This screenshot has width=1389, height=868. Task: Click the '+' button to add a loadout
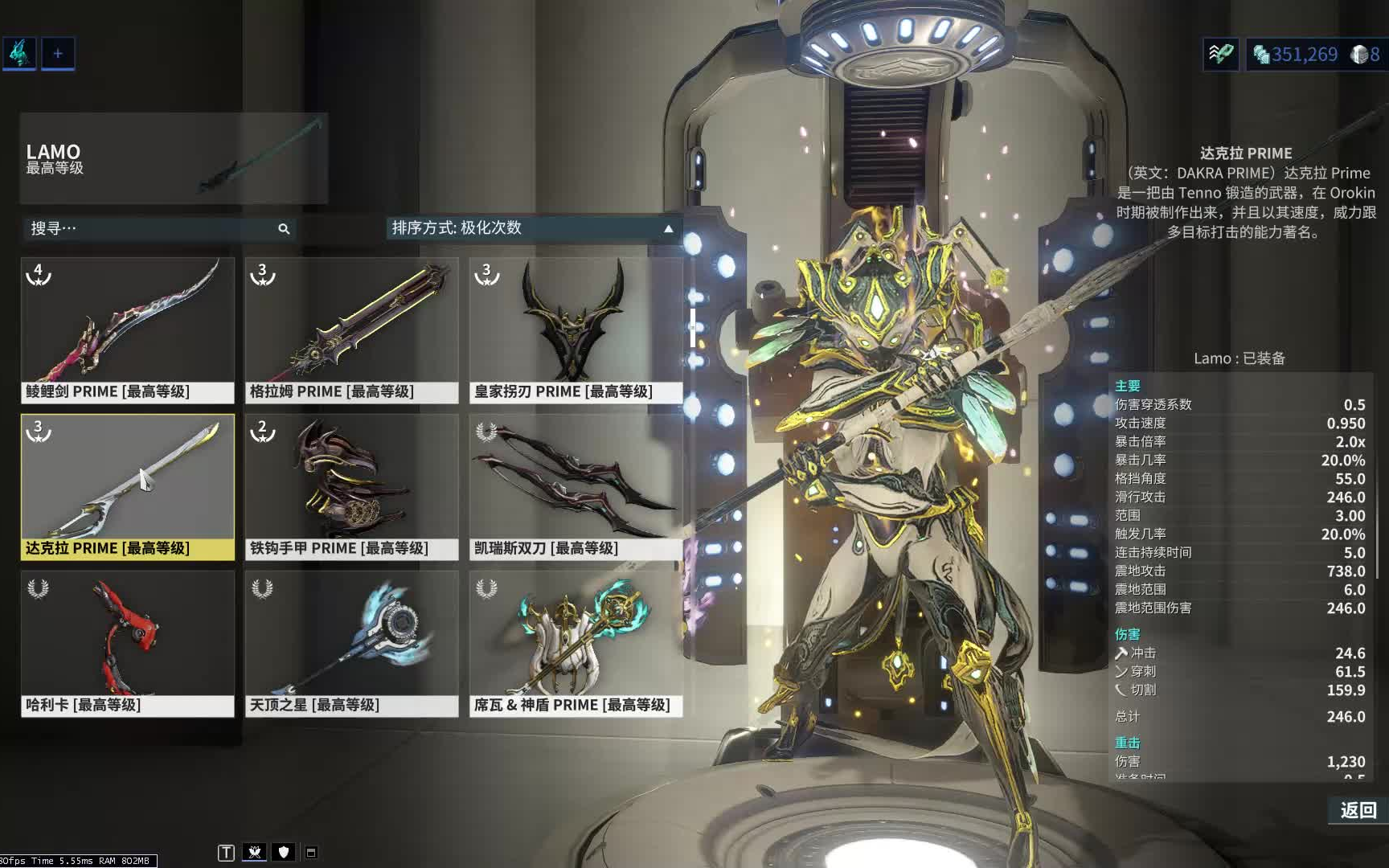(57, 53)
